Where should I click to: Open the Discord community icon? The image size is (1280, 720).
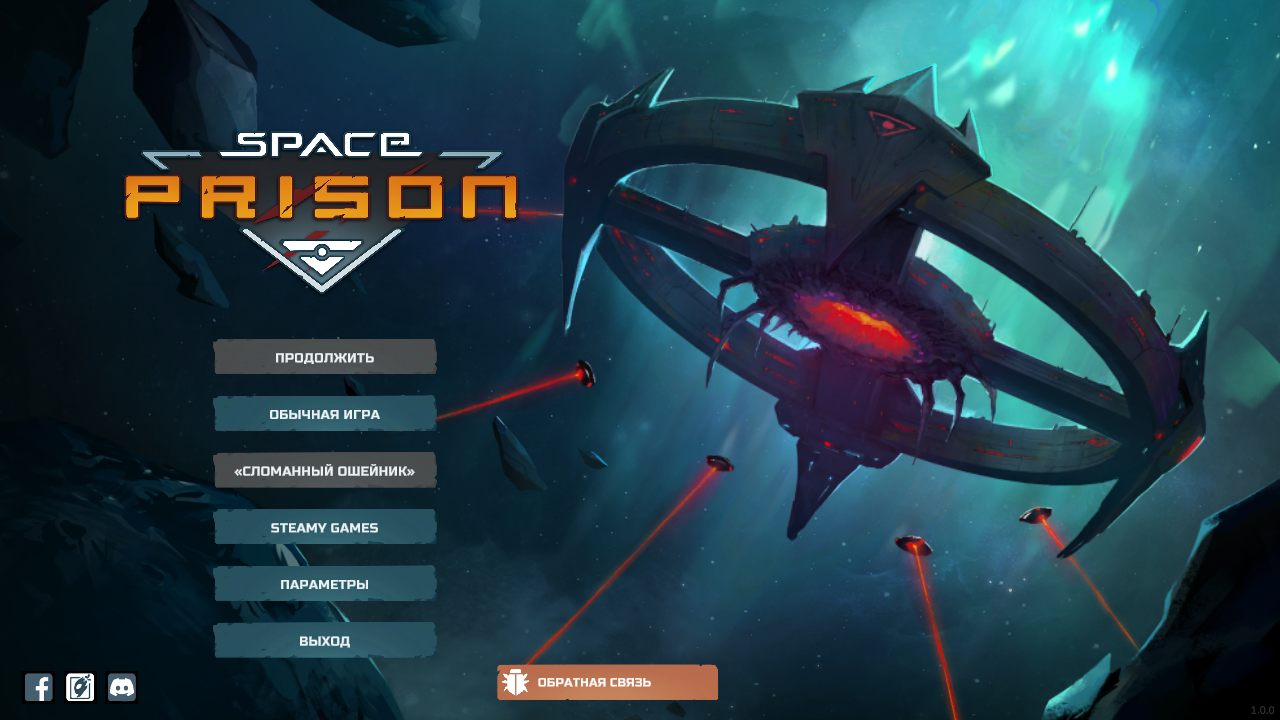click(121, 687)
